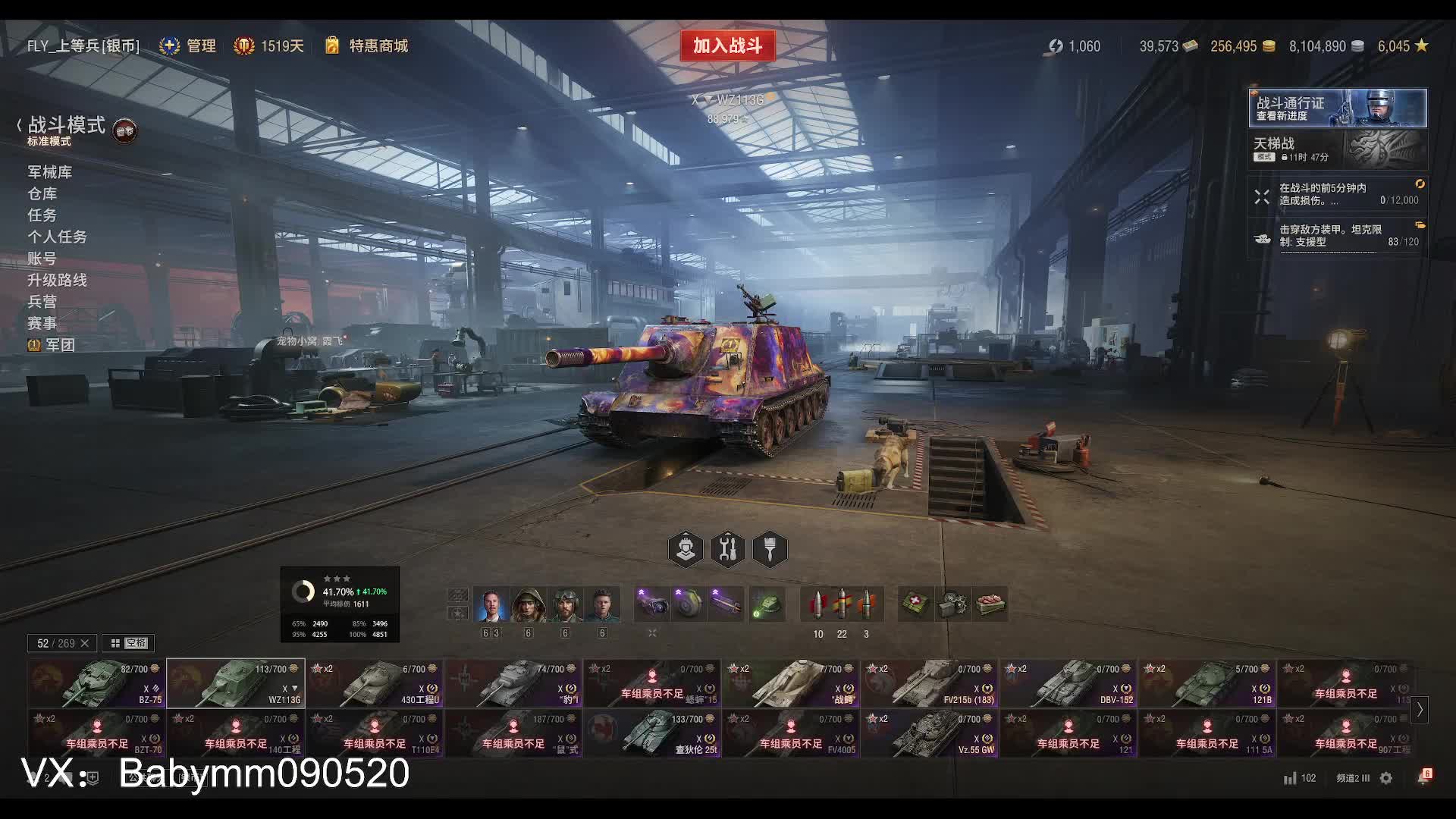1456x819 pixels.
Task: Change the 战斗模式 battle mode
Action: point(67,126)
